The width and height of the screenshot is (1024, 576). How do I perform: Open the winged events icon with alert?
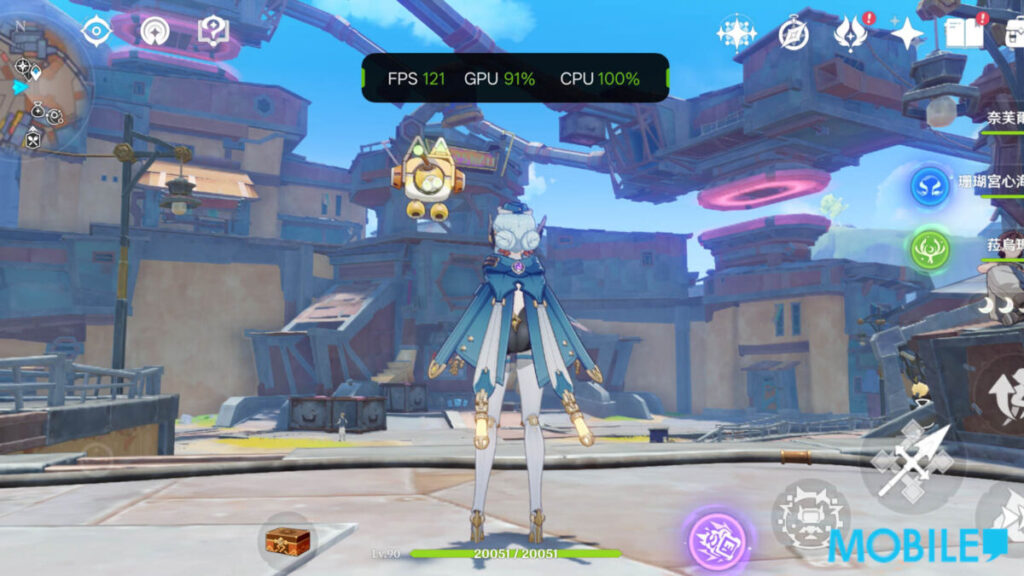[850, 34]
